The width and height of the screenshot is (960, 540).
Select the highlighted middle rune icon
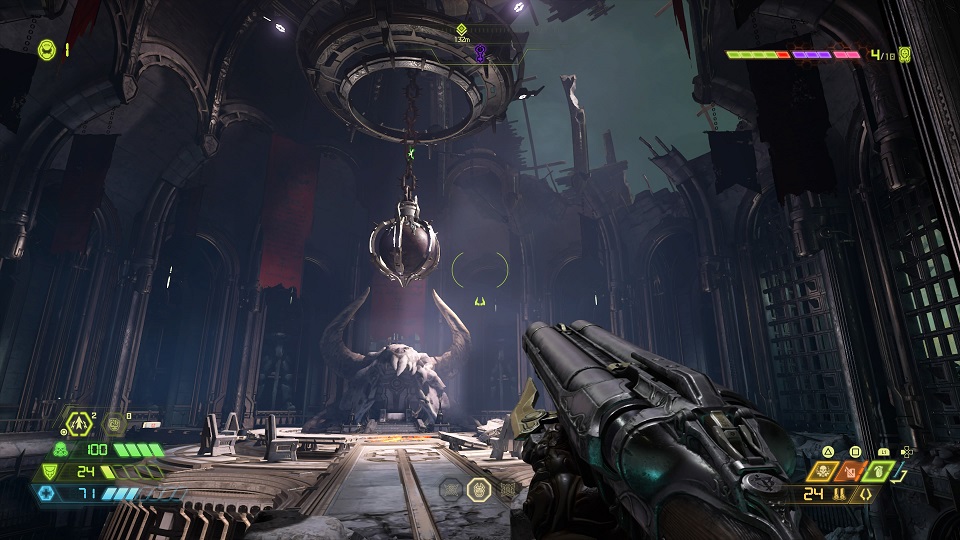[478, 490]
